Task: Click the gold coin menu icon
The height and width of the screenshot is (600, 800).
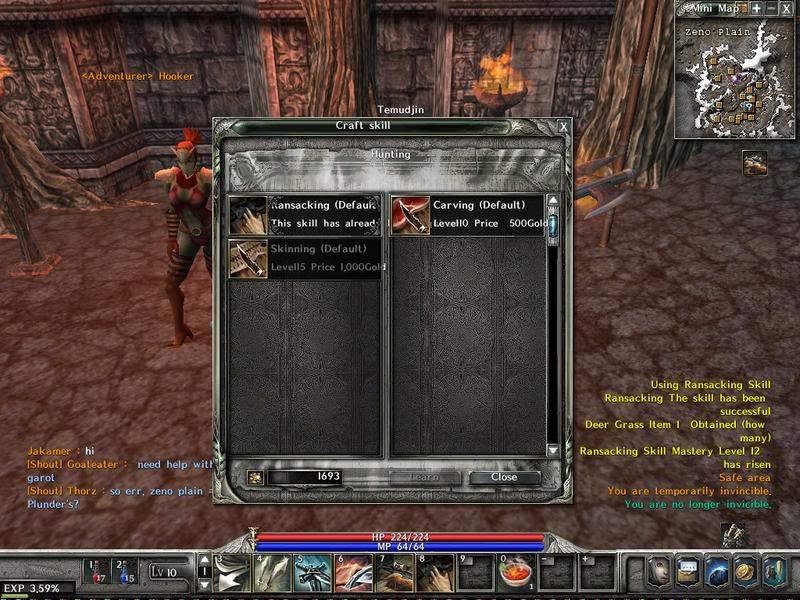Action: (x=744, y=572)
